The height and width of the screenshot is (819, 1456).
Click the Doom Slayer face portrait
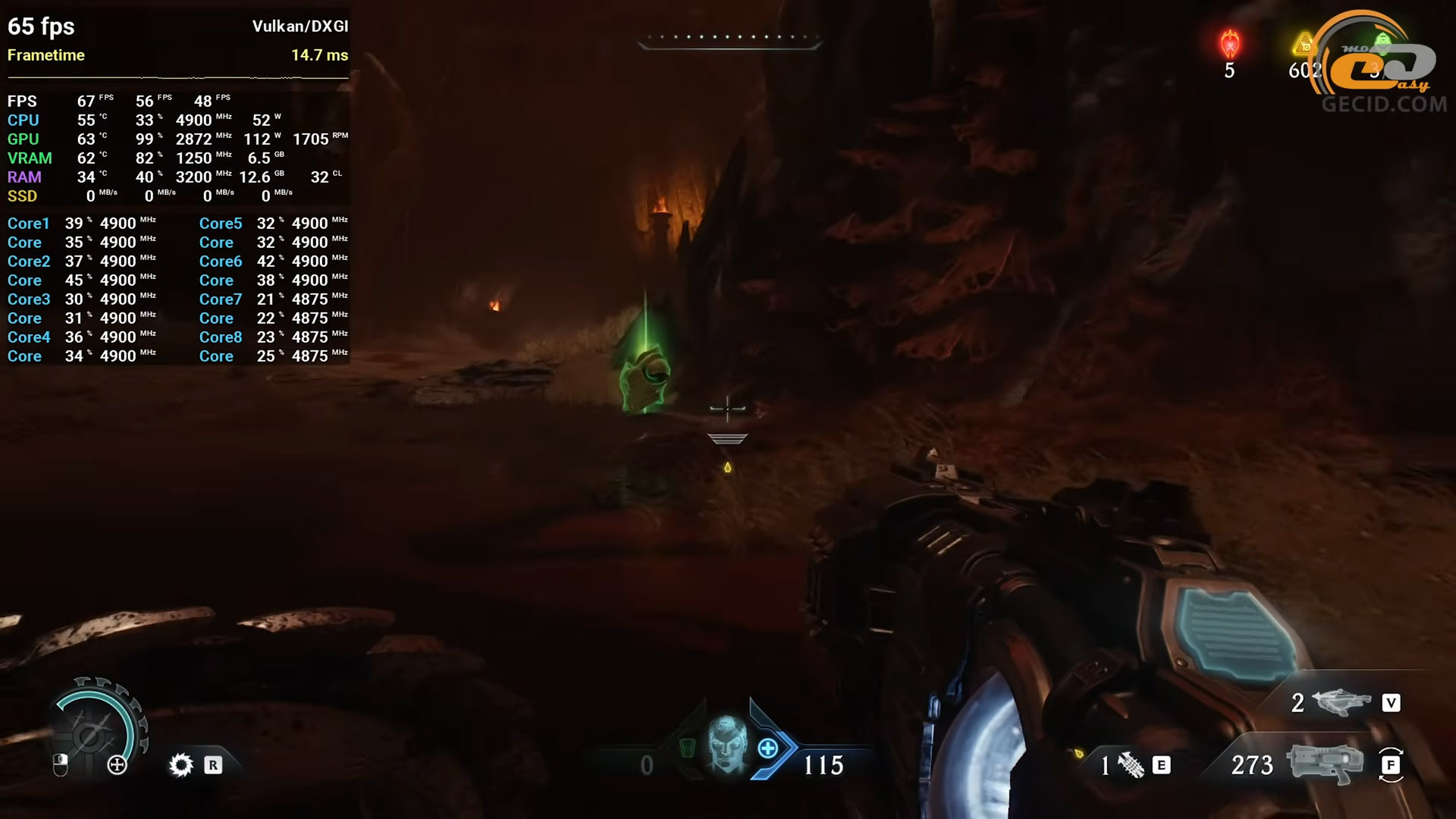(727, 744)
